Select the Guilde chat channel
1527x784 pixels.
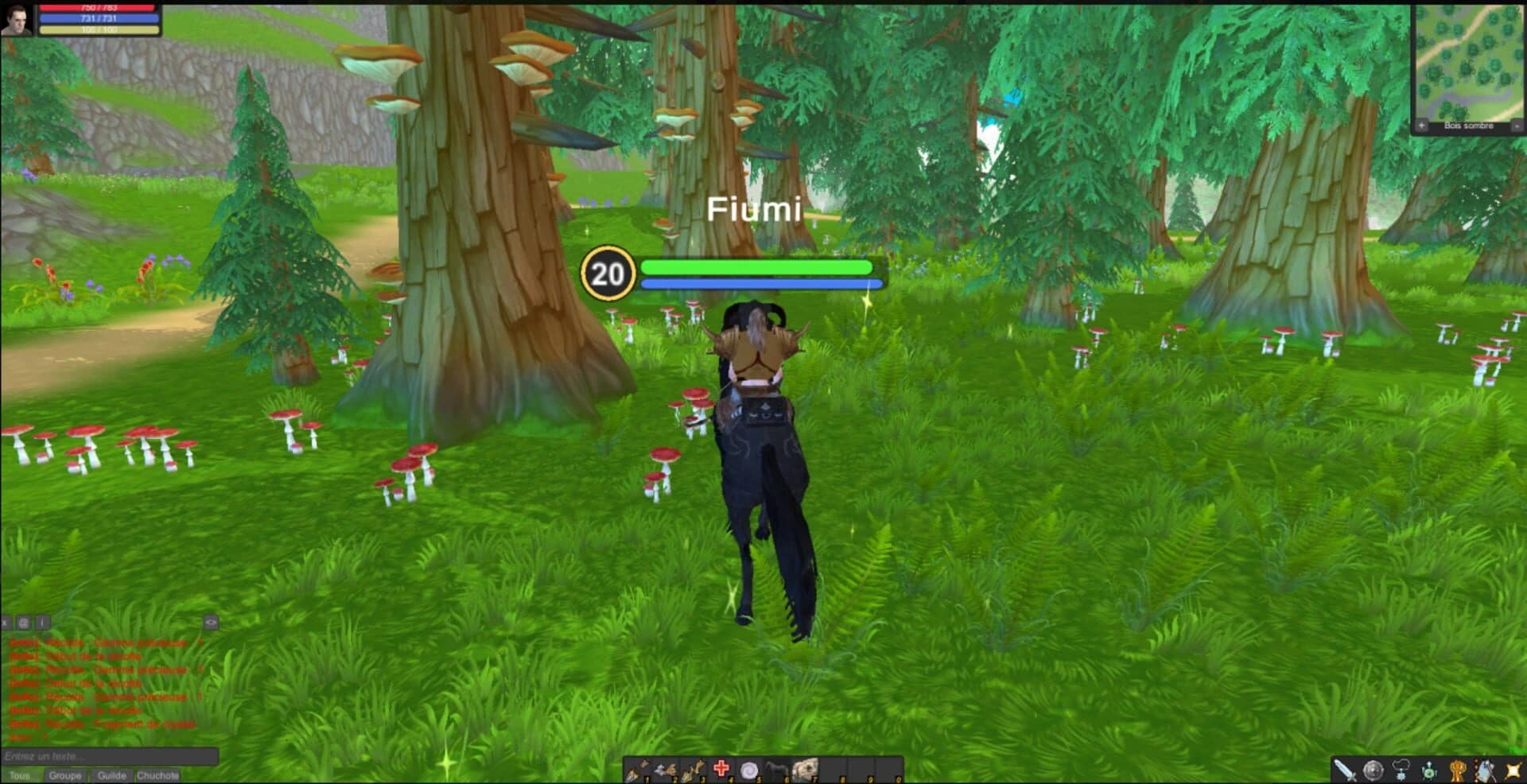point(112,775)
